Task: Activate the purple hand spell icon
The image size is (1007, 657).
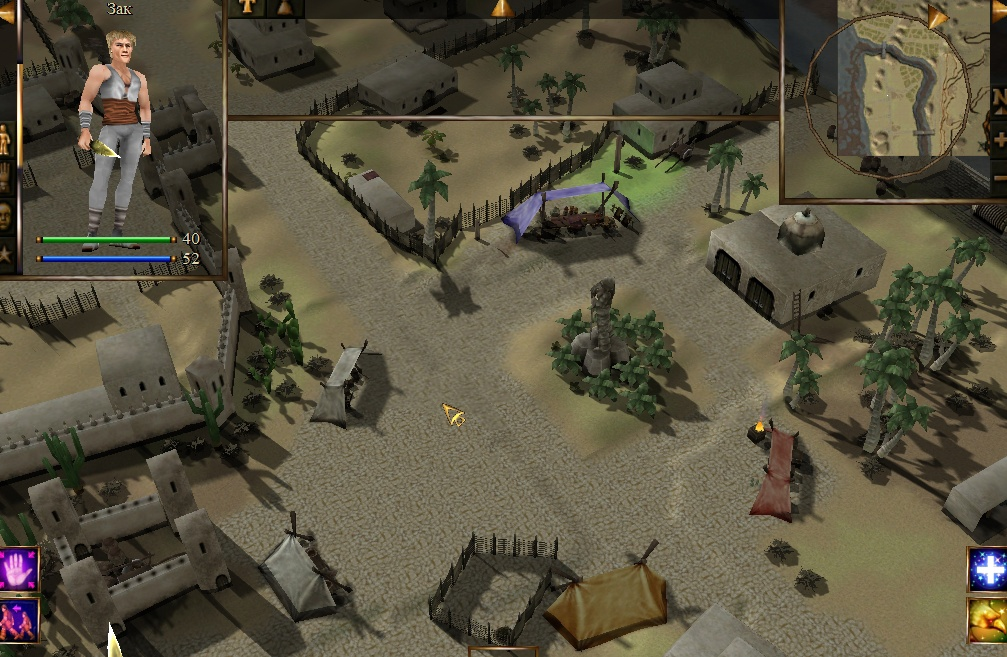Action: pyautogui.click(x=19, y=568)
